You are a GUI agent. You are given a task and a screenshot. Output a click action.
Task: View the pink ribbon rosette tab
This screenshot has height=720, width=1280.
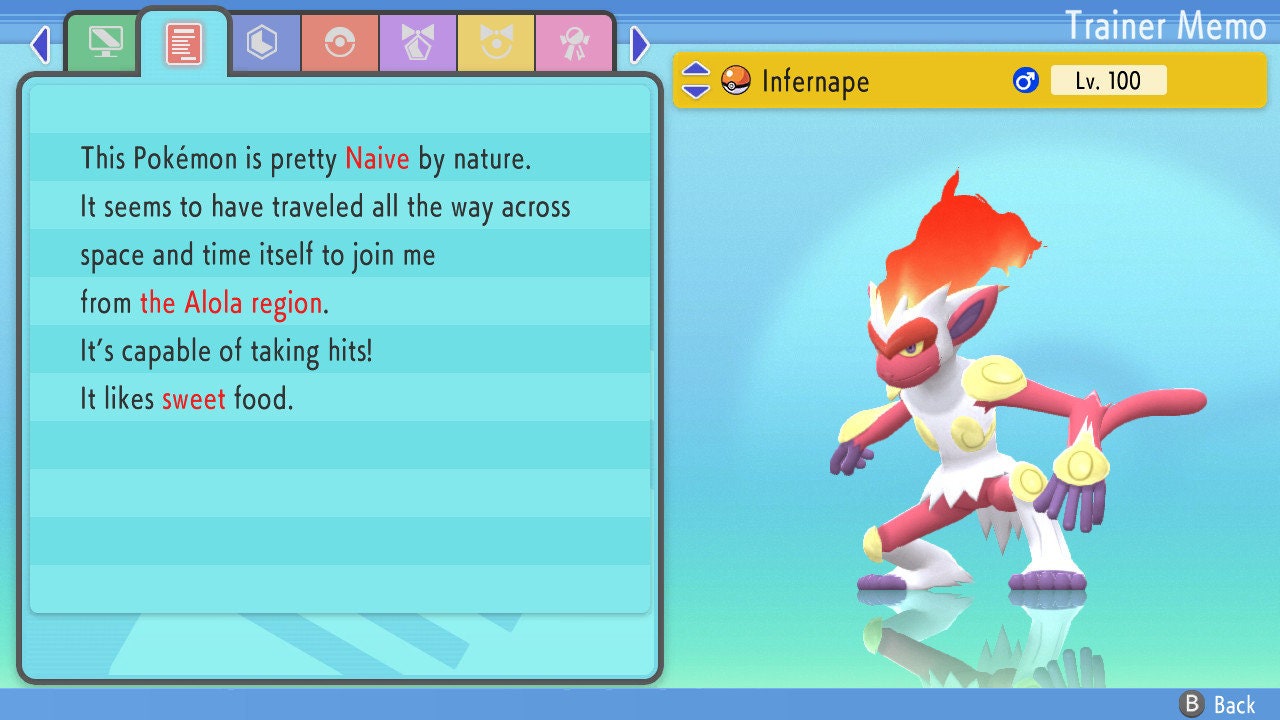pyautogui.click(x=574, y=43)
